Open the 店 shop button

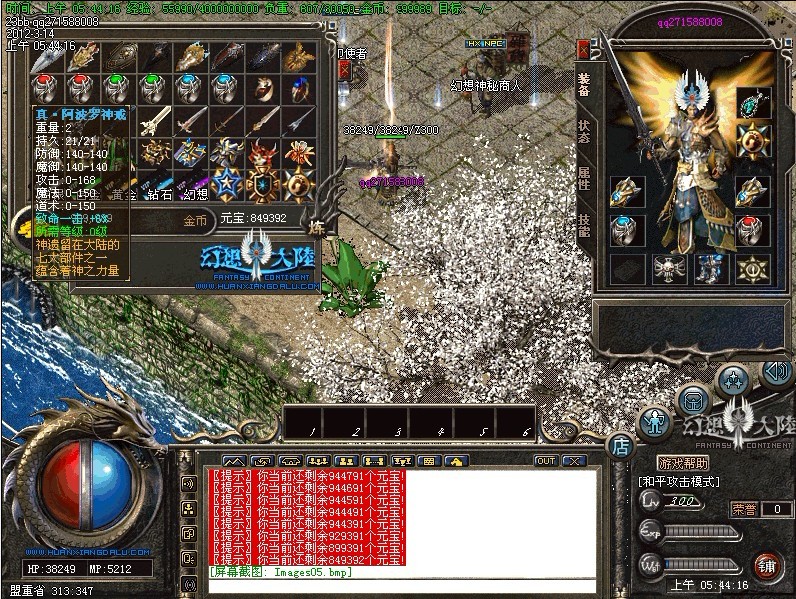click(619, 444)
